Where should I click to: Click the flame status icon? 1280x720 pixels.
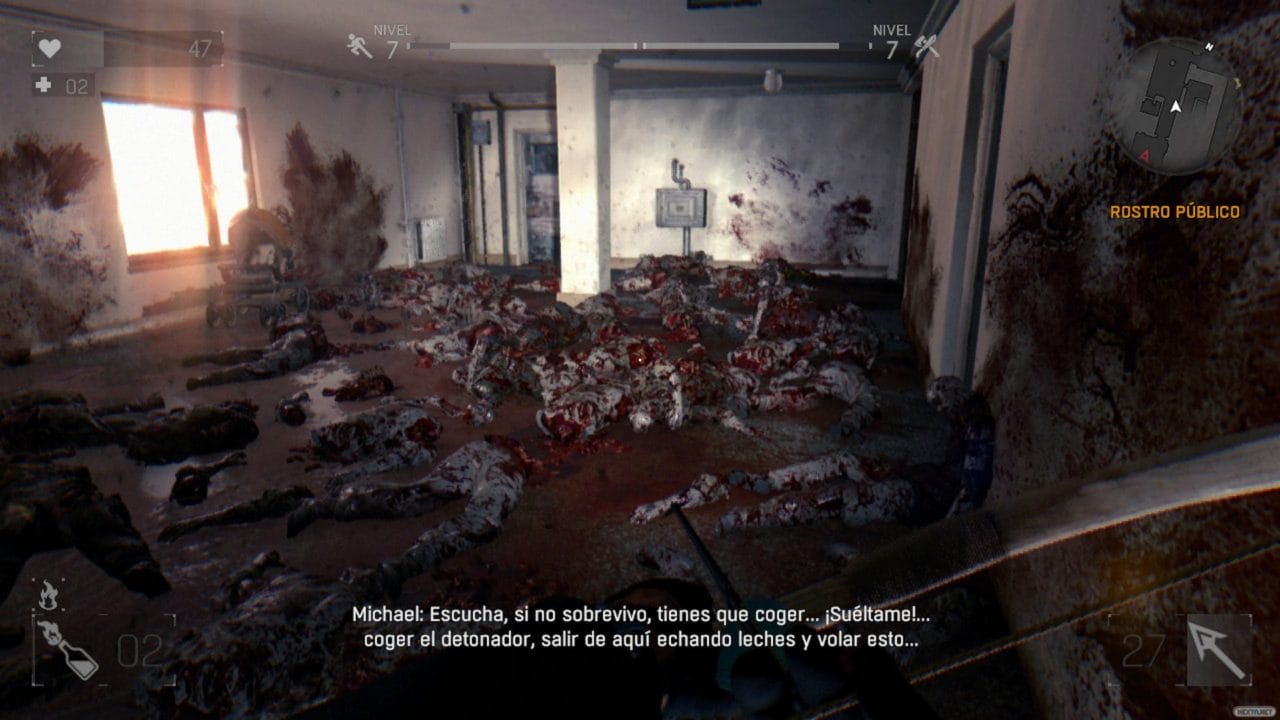point(47,595)
